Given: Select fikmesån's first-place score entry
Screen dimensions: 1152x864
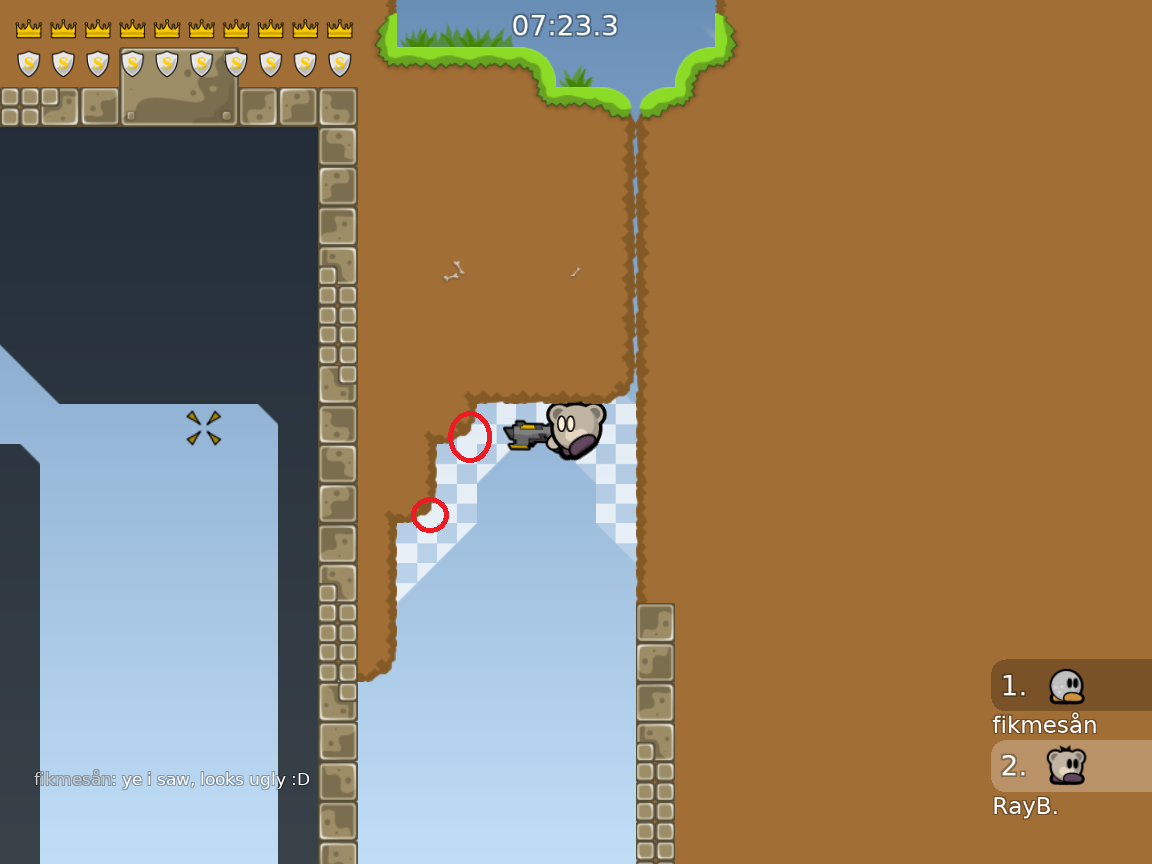Looking at the screenshot, I should tap(1070, 686).
